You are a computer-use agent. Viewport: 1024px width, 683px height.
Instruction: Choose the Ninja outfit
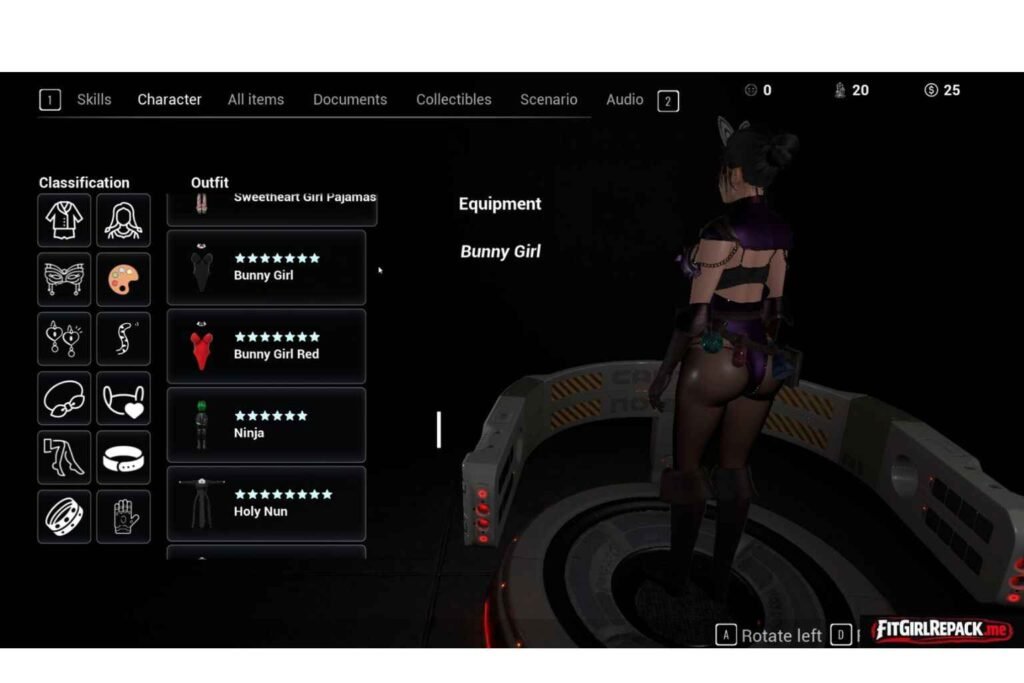(266, 425)
